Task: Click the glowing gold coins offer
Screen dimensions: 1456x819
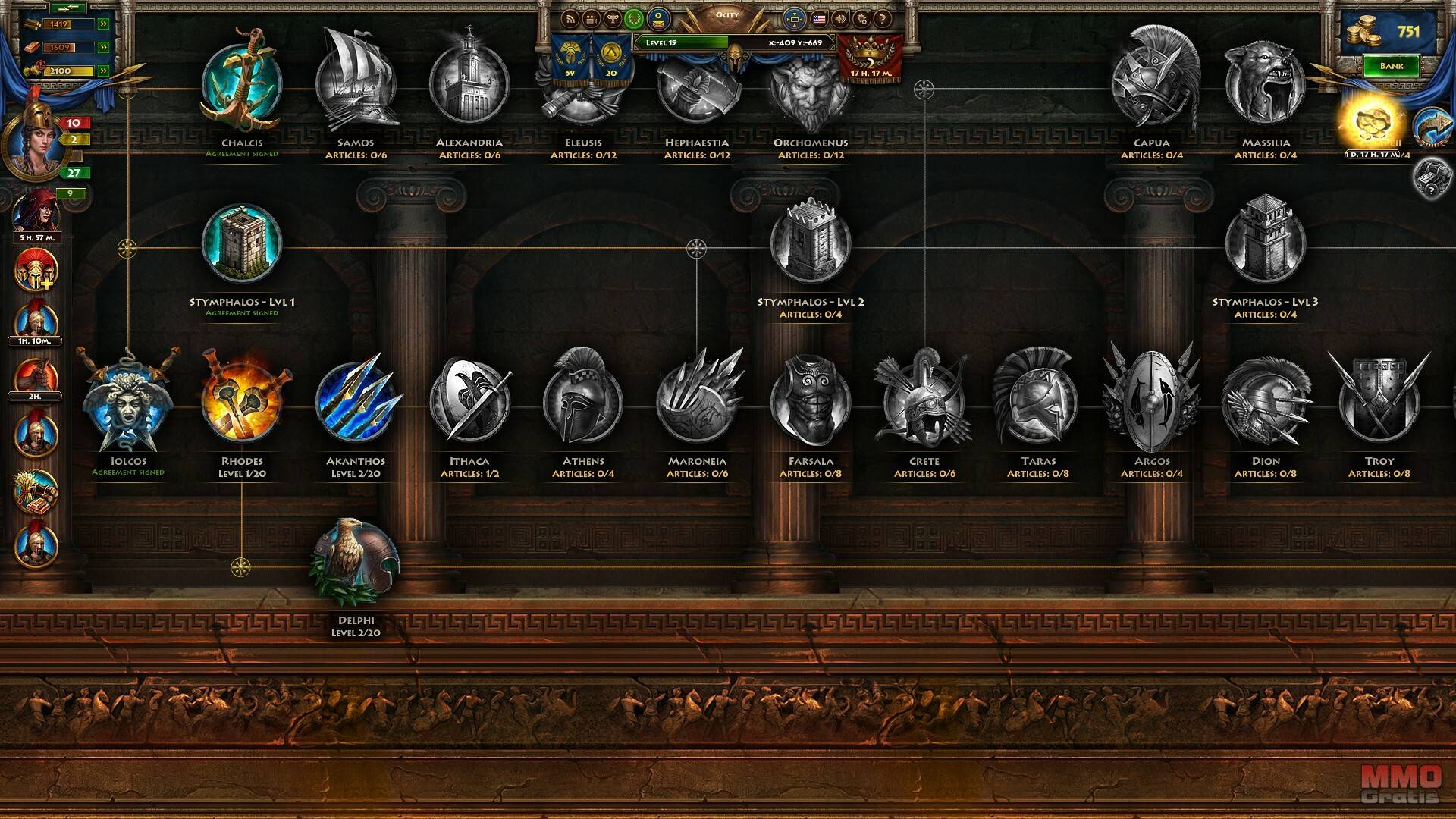Action: (x=1371, y=123)
